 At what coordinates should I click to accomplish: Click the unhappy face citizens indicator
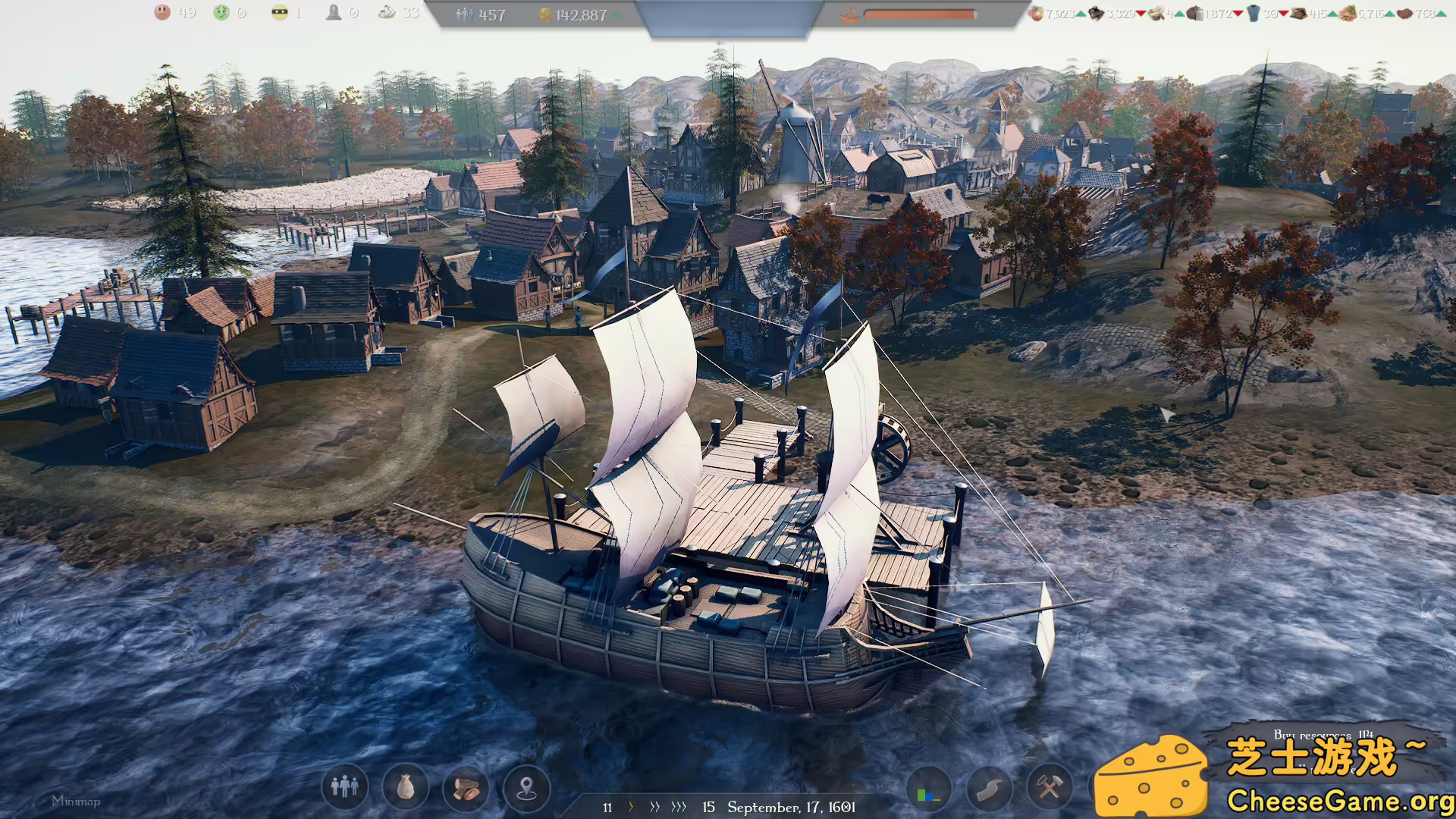pos(161,12)
